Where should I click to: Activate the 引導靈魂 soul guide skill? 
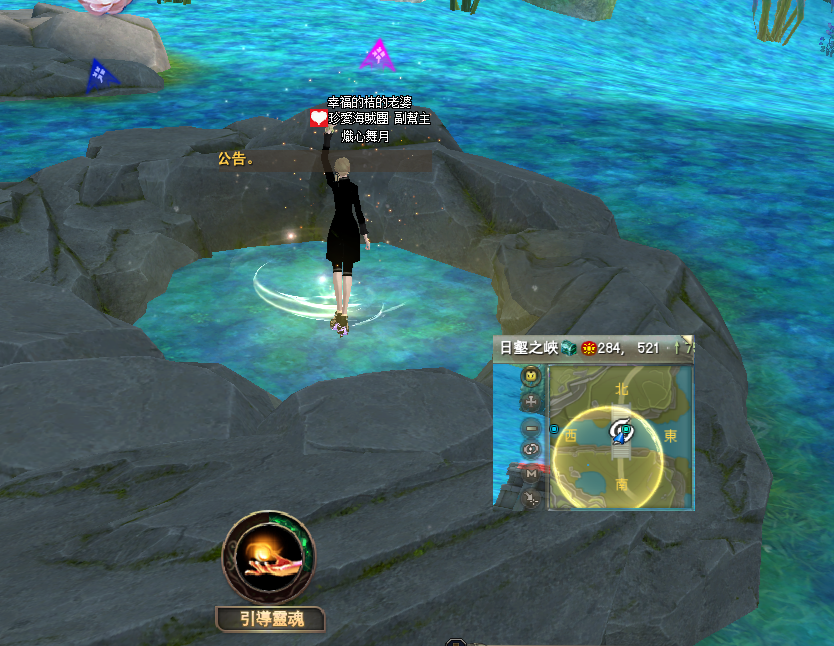268,558
